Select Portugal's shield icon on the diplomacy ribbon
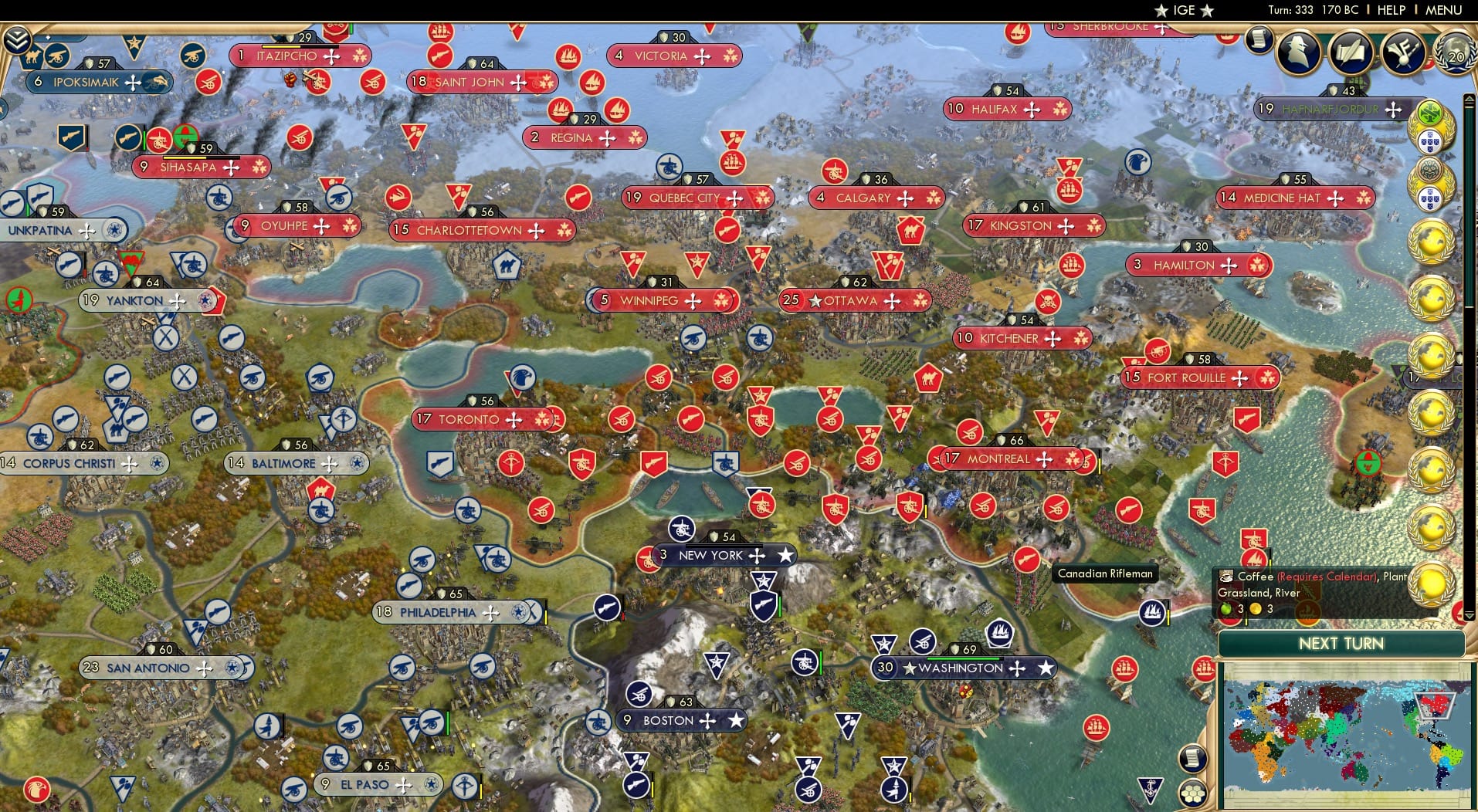The height and width of the screenshot is (812, 1478). pos(1429,141)
